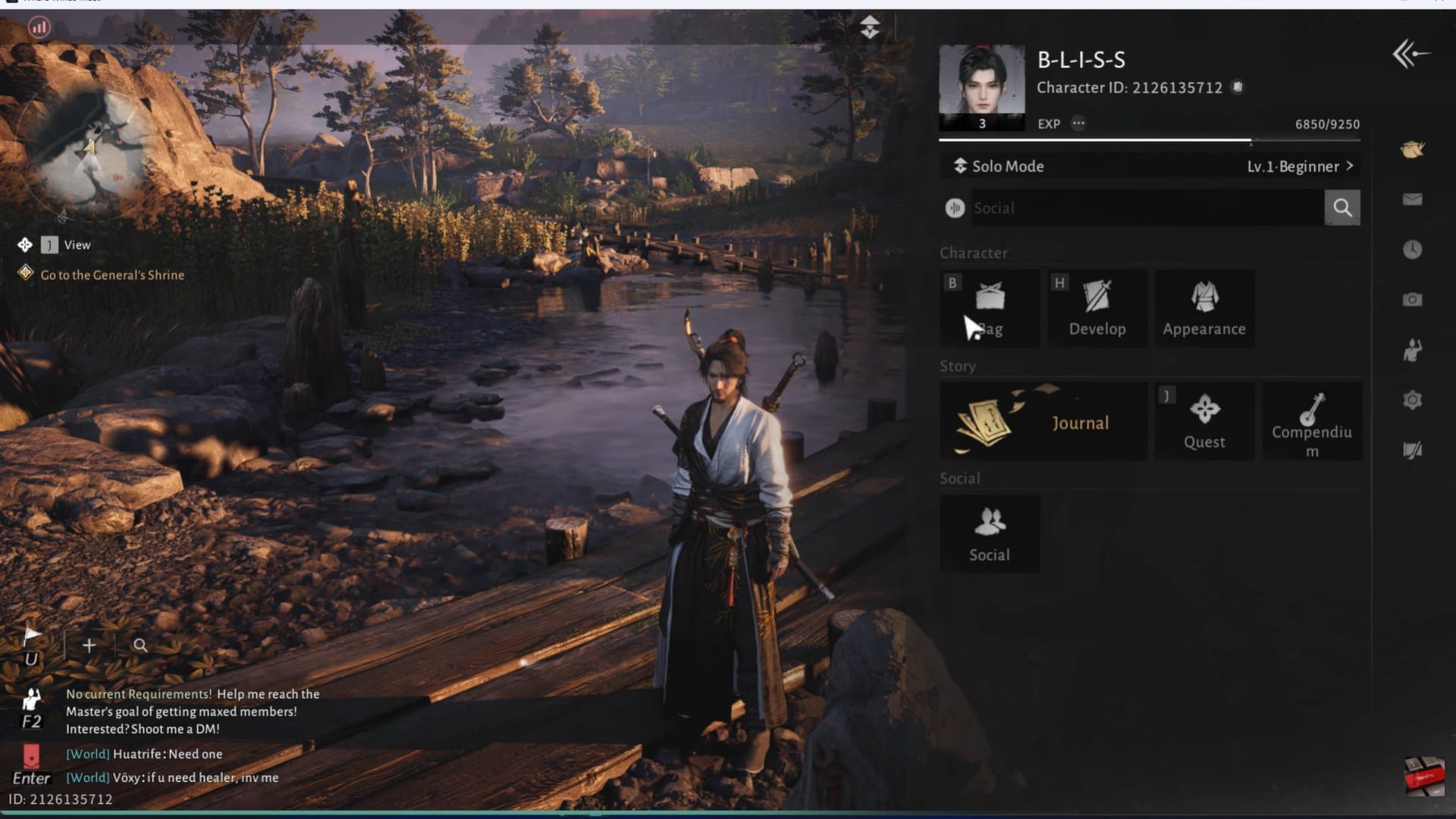Click the EXP details ellipsis button
The height and width of the screenshot is (819, 1456).
click(x=1078, y=124)
